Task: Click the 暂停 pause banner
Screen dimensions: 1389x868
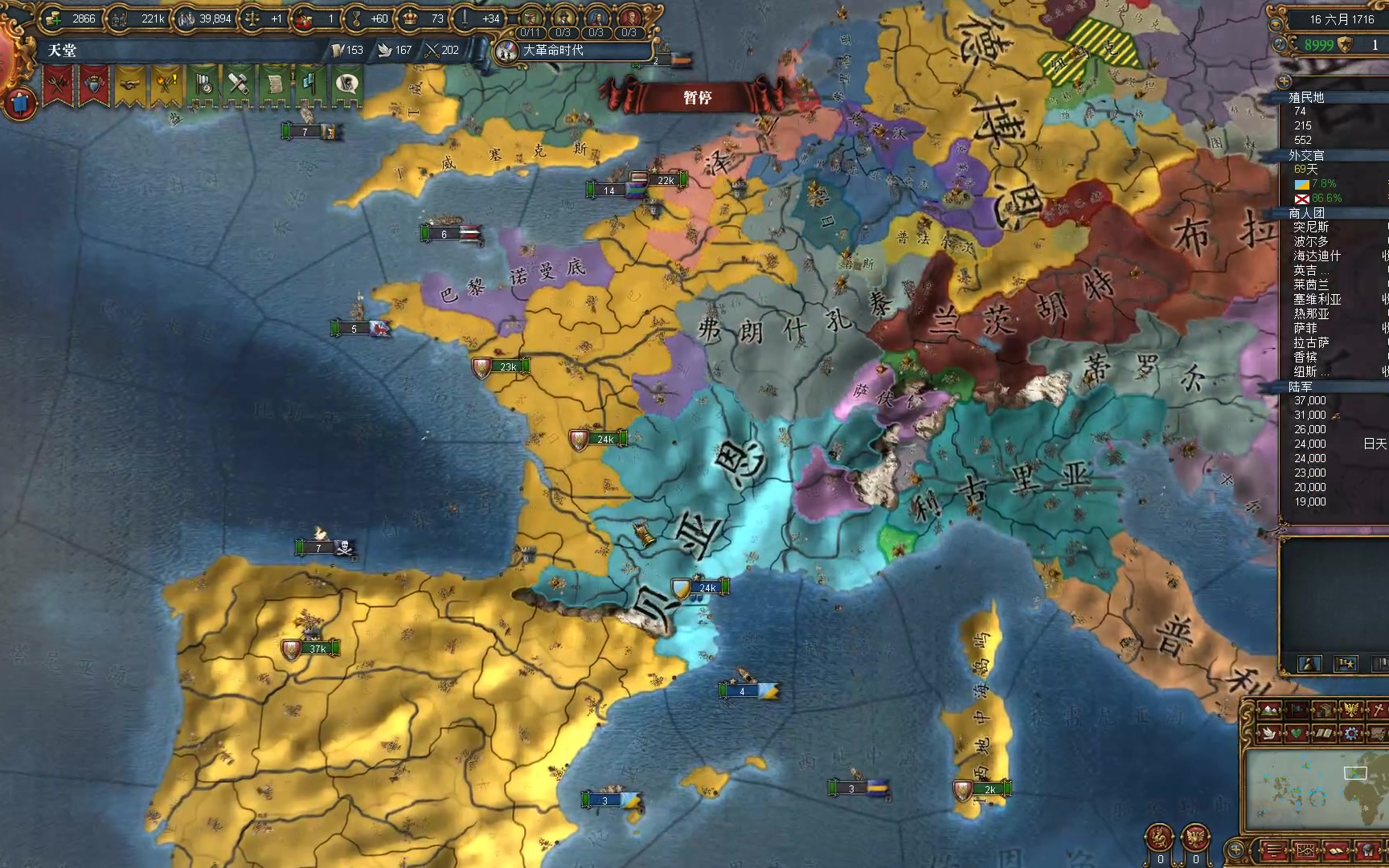Action: 697,97
